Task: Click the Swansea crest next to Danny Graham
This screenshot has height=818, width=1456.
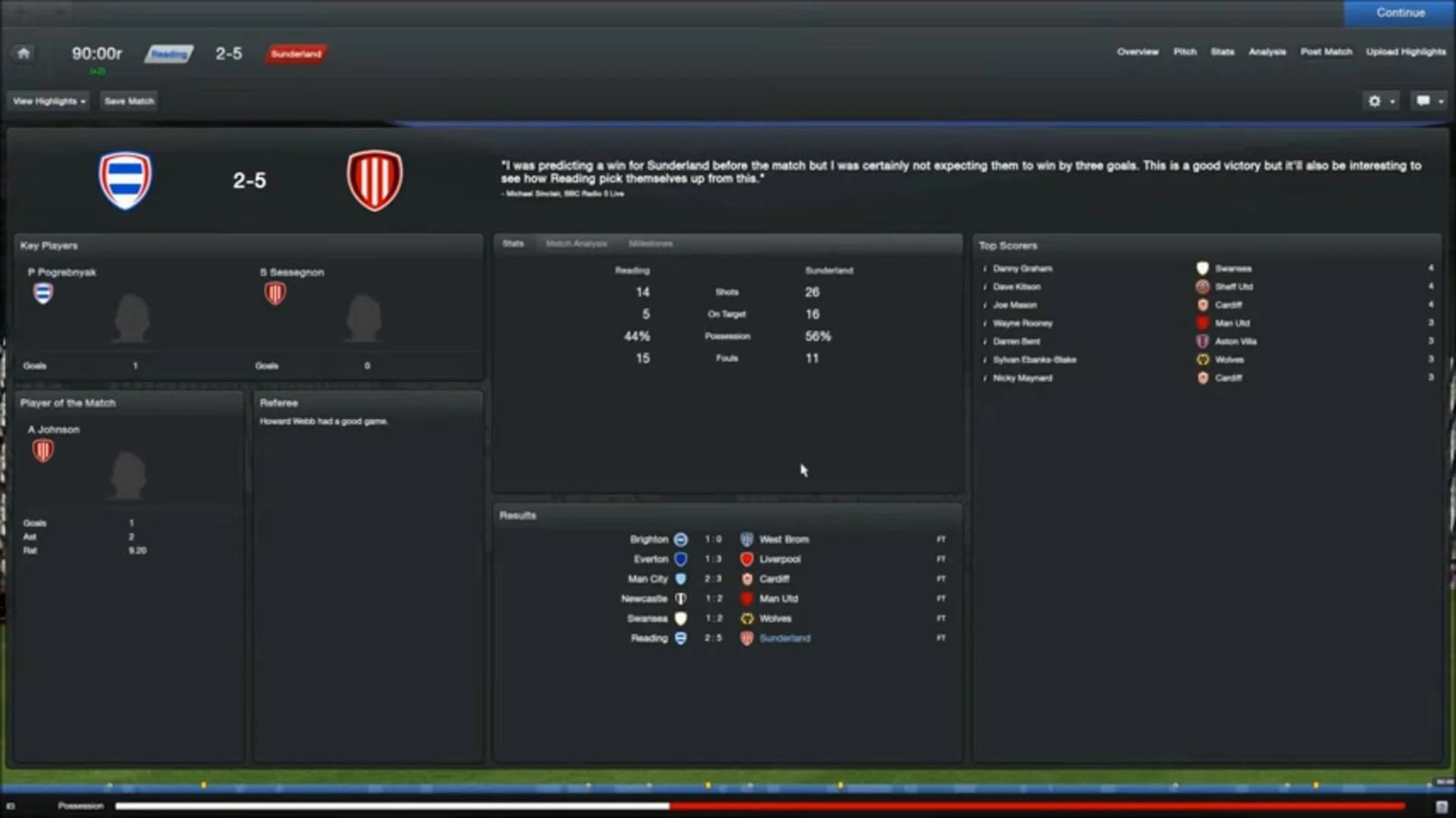Action: click(x=1203, y=268)
